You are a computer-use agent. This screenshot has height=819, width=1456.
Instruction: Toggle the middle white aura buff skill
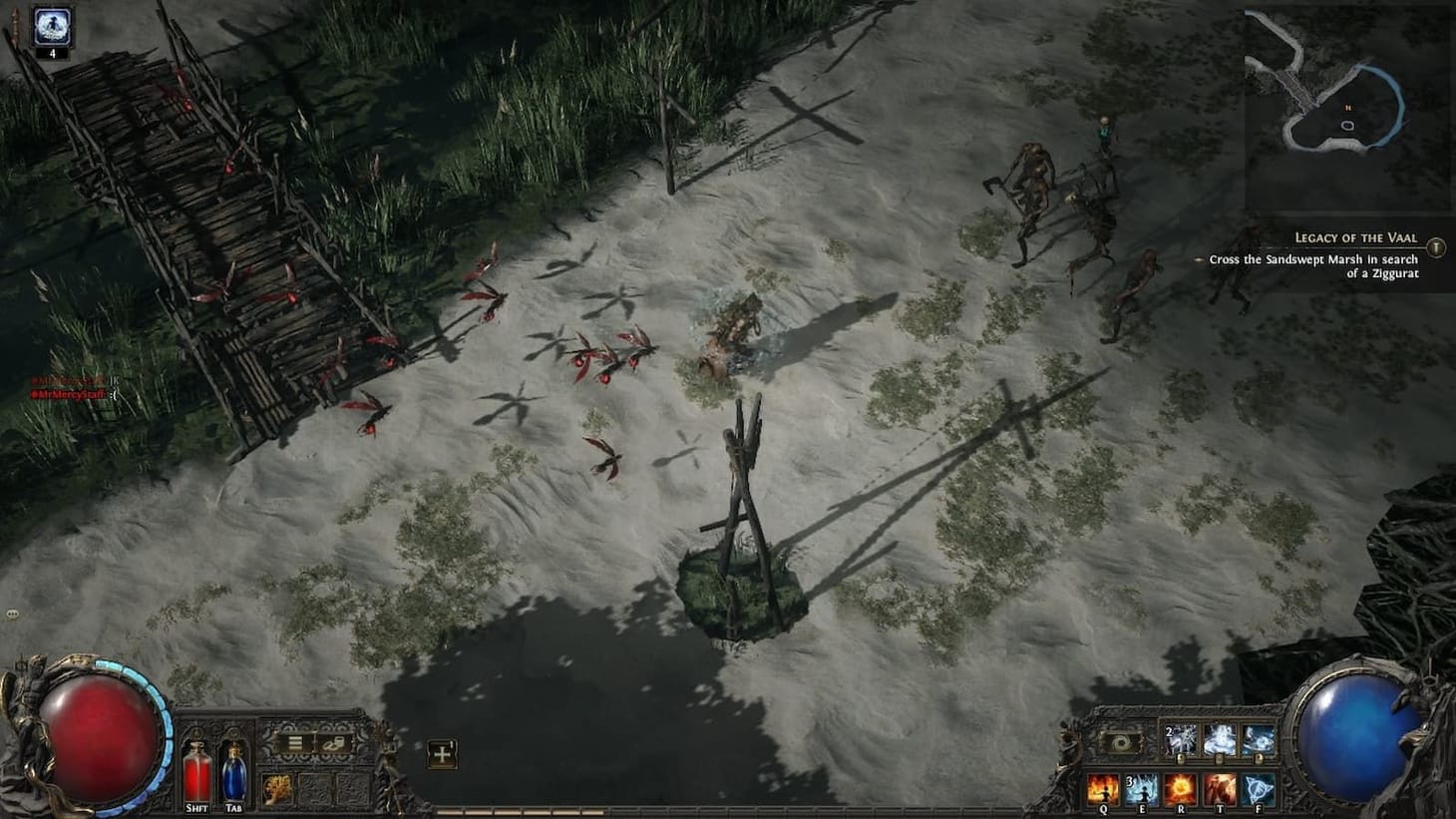pos(1220,740)
